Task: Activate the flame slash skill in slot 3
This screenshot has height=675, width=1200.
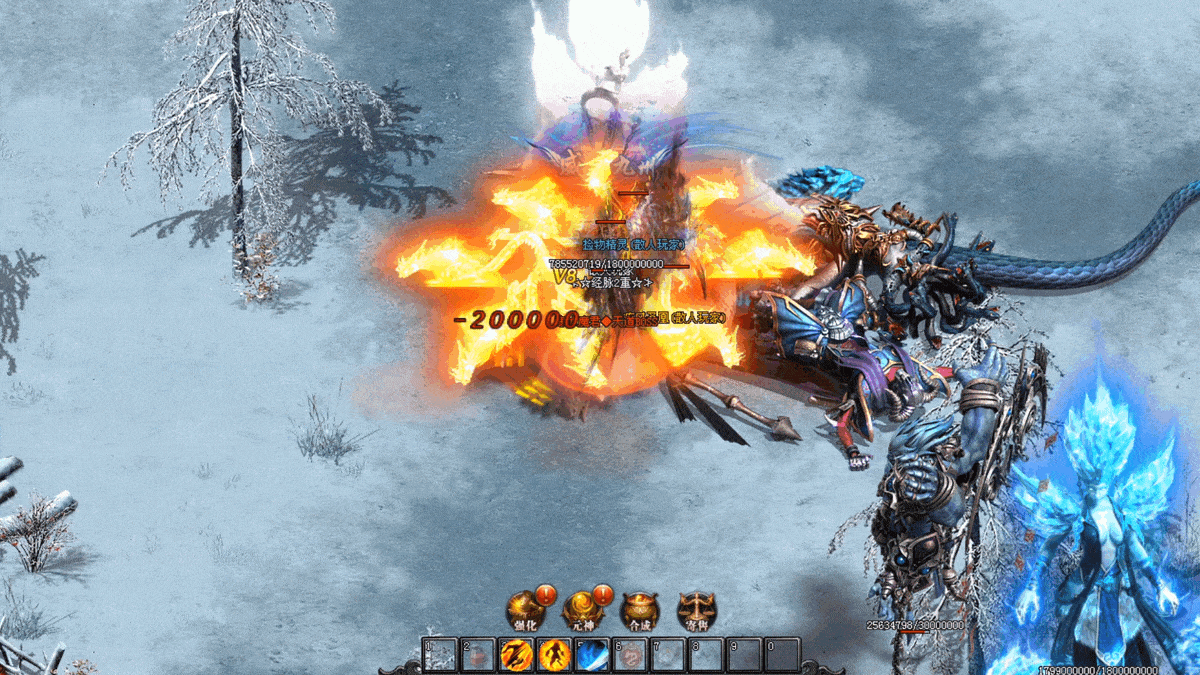Action: [x=516, y=656]
